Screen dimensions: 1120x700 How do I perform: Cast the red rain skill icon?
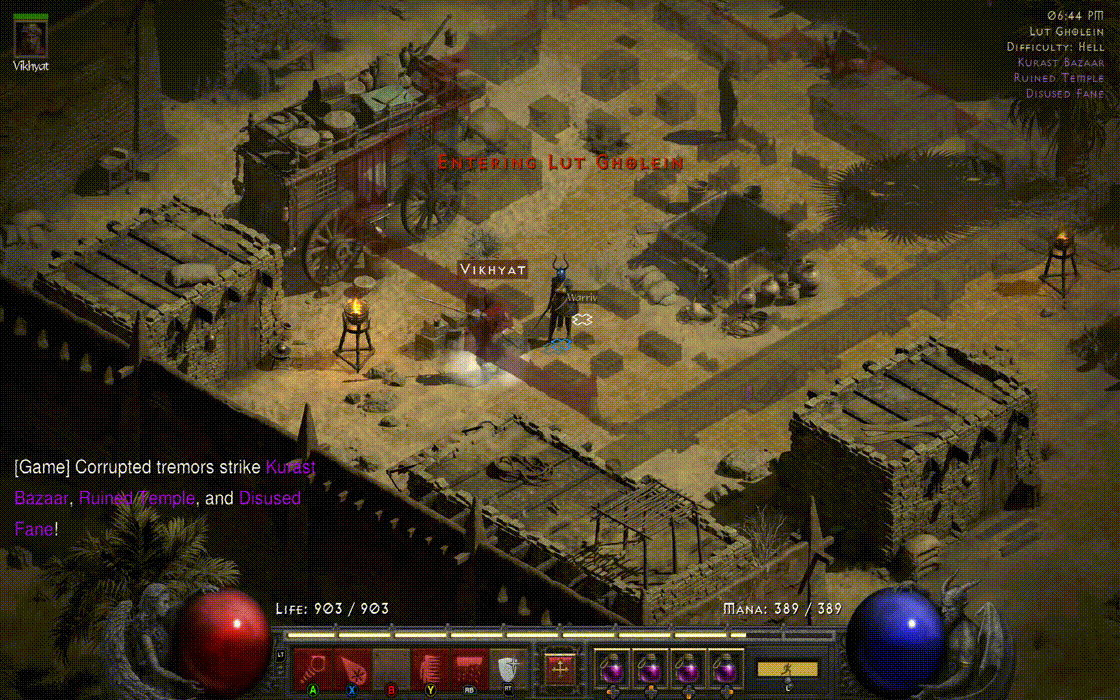point(470,667)
